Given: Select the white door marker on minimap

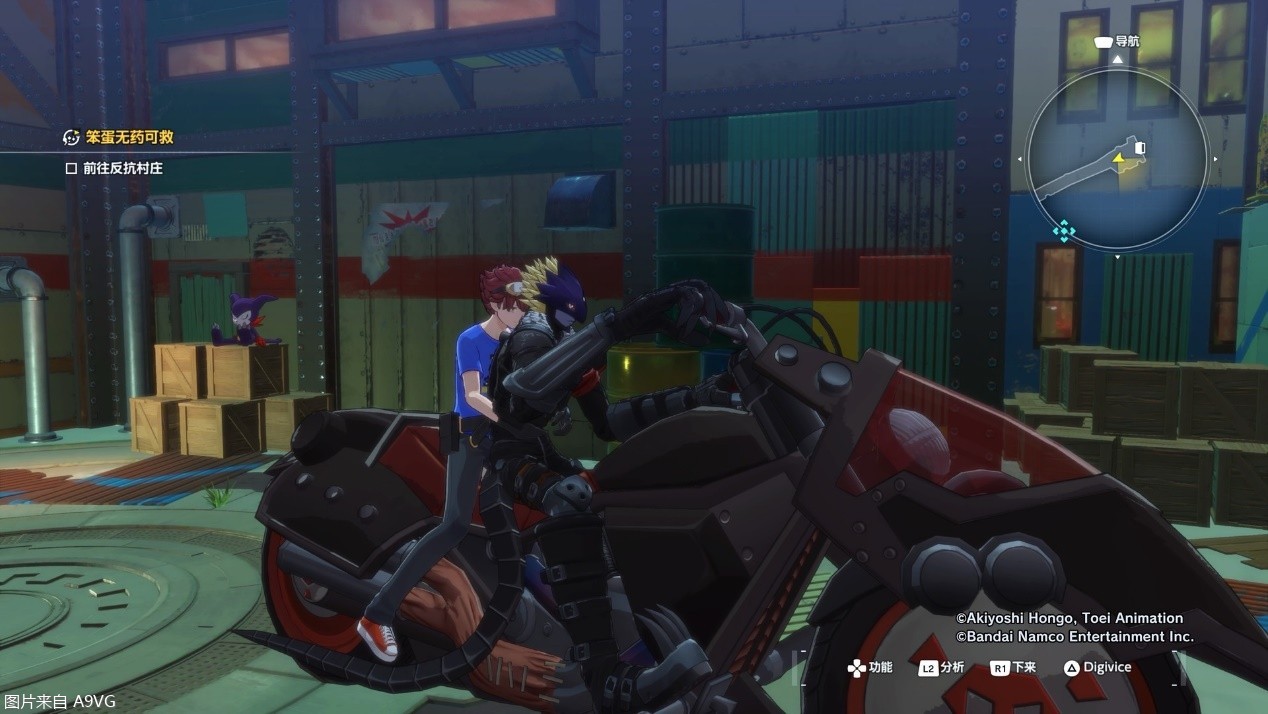Looking at the screenshot, I should pos(1141,149).
